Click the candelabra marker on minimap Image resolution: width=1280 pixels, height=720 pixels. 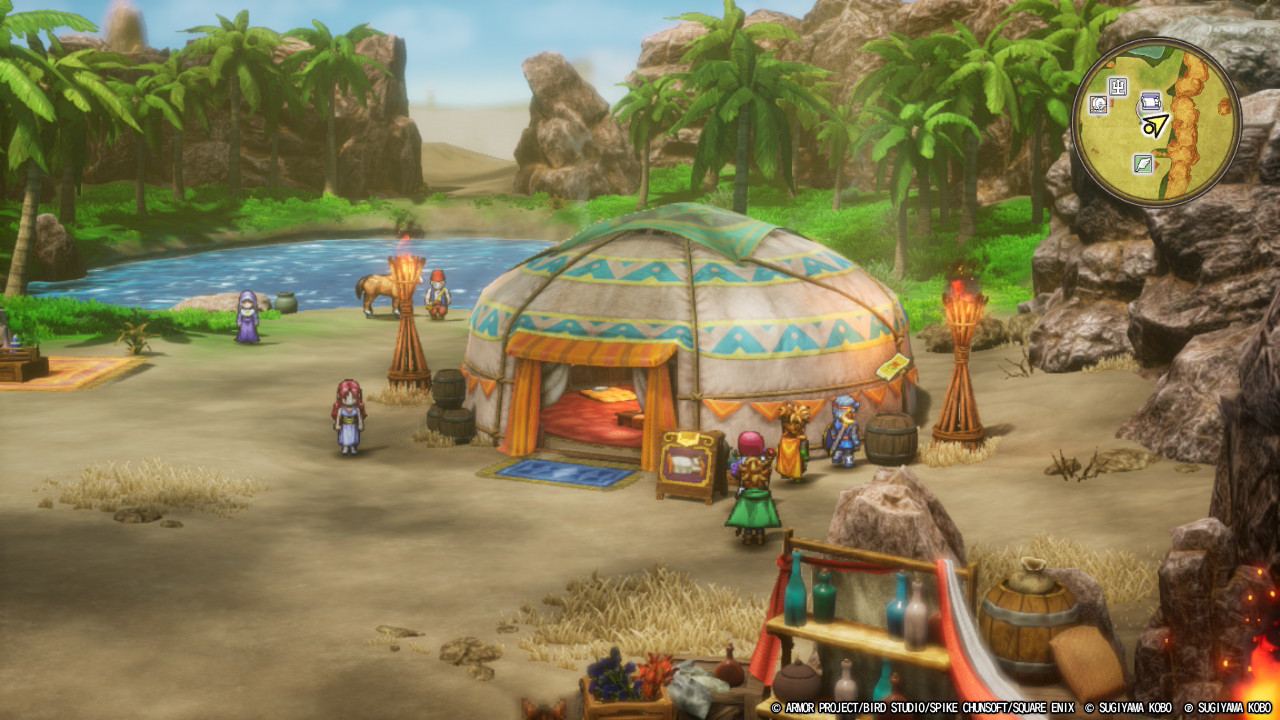click(x=1119, y=88)
